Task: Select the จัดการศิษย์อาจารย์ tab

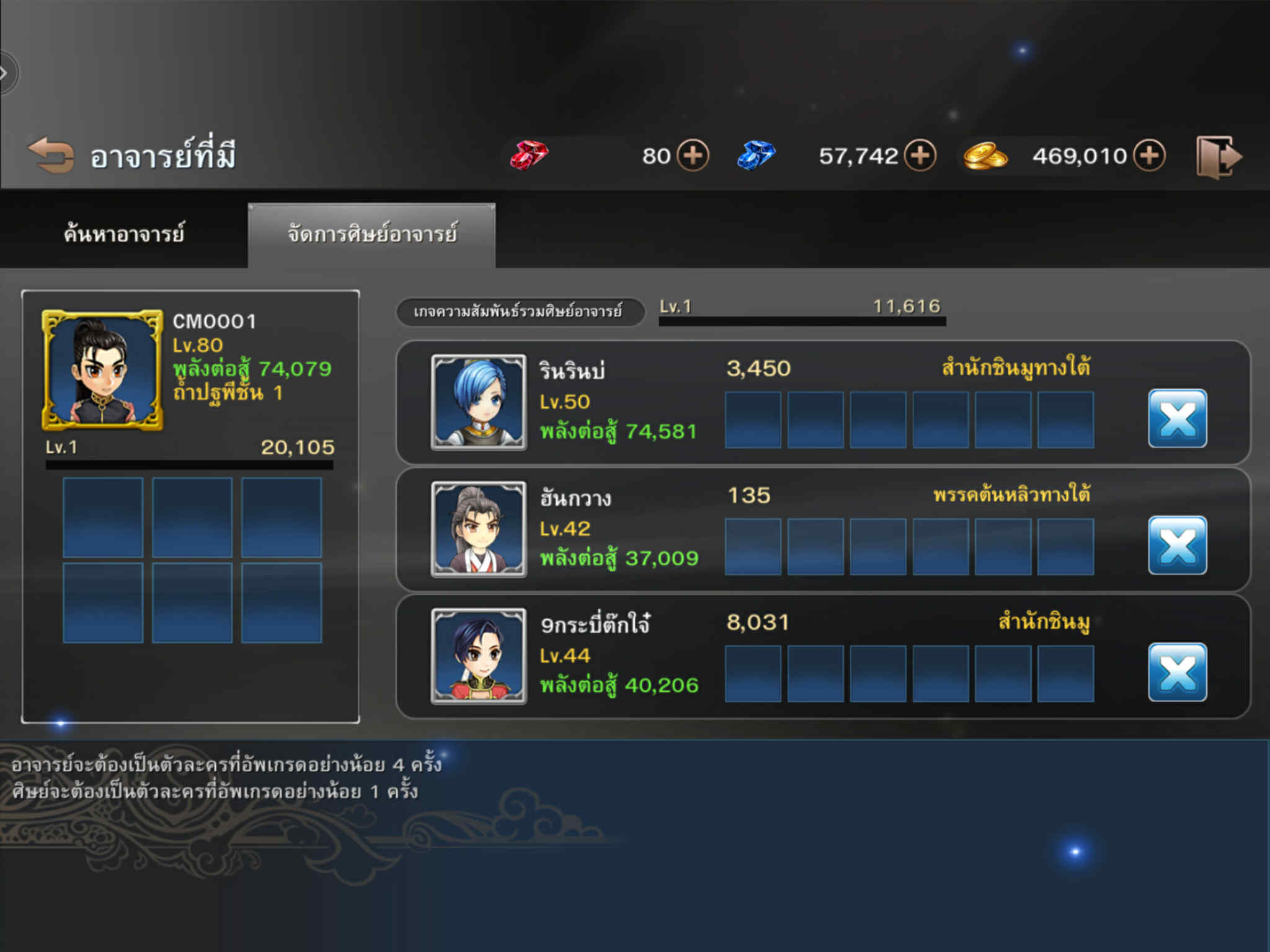Action: [372, 234]
